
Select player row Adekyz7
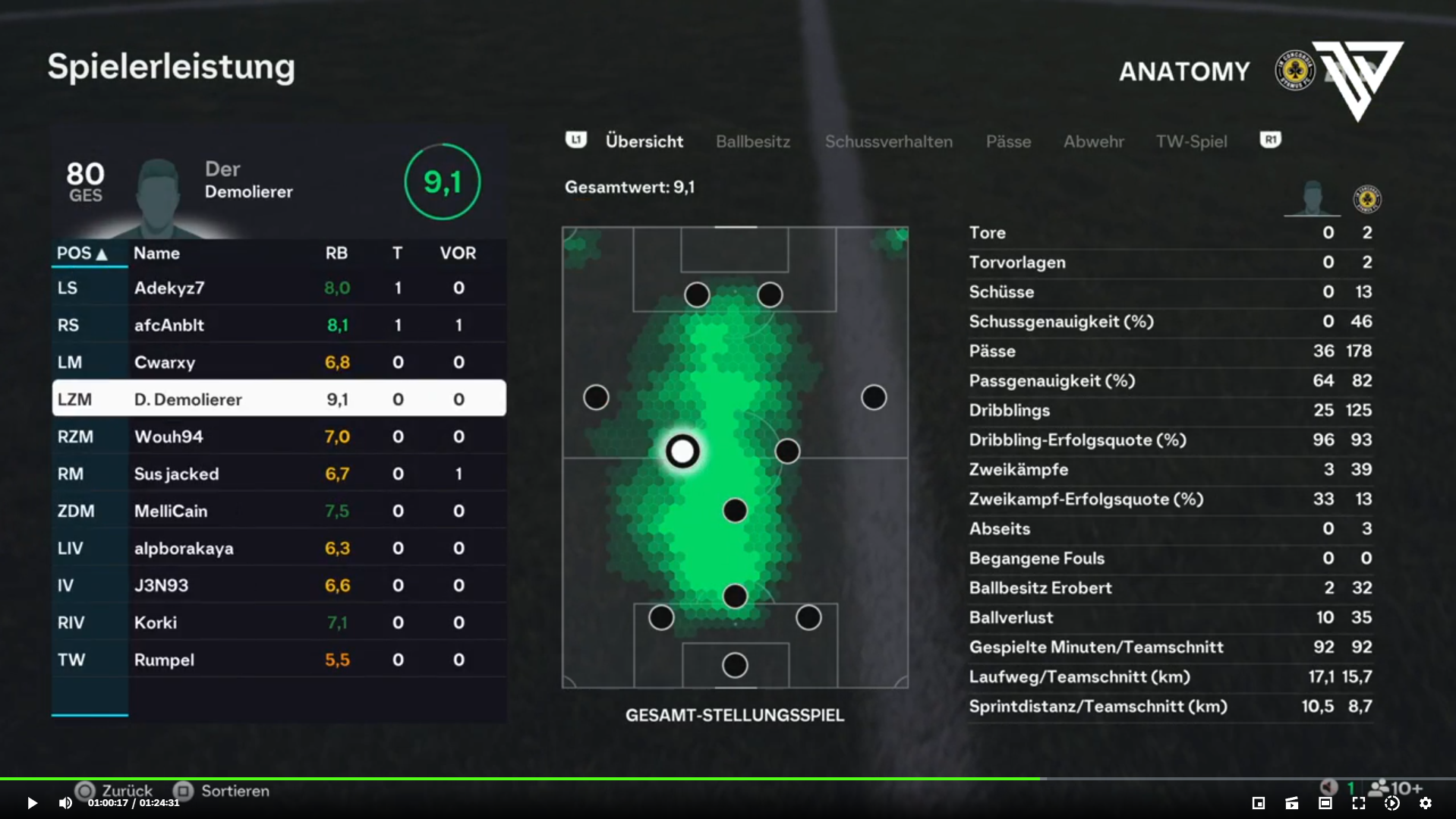pyautogui.click(x=279, y=288)
